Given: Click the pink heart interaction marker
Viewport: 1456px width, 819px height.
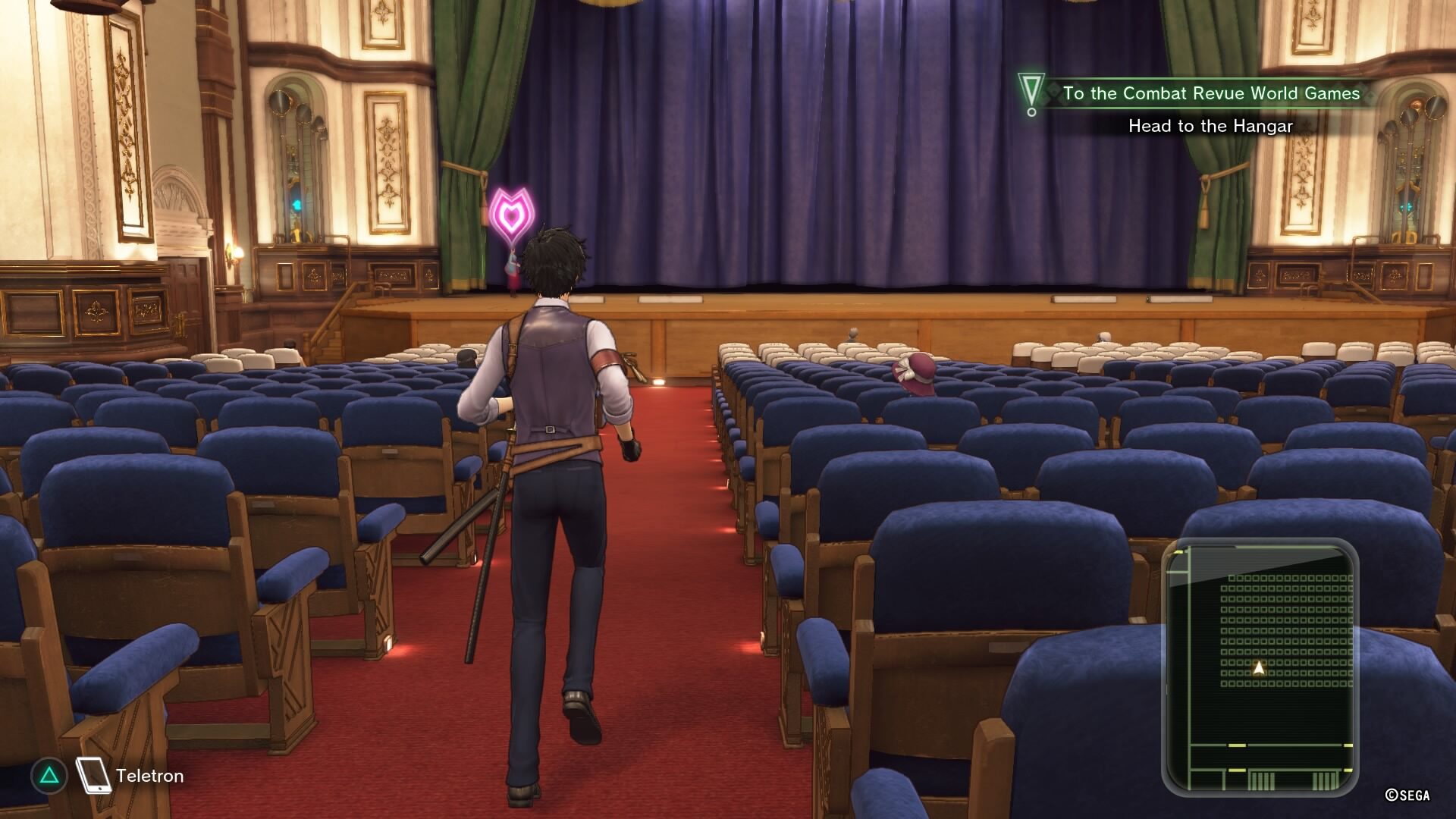Looking at the screenshot, I should pyautogui.click(x=512, y=215).
